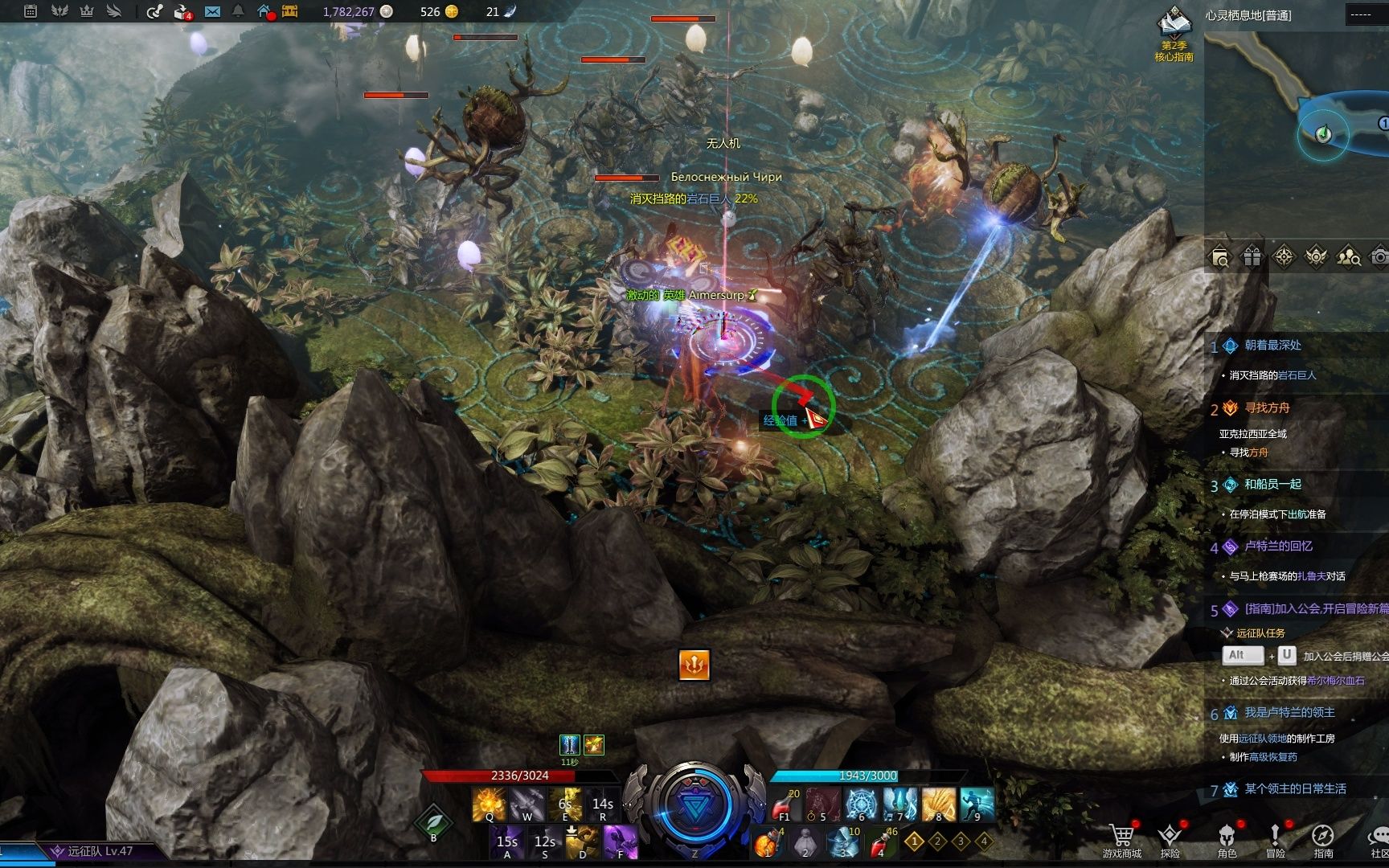Open the 第2季 核心指南 guide icon

pyautogui.click(x=1174, y=34)
